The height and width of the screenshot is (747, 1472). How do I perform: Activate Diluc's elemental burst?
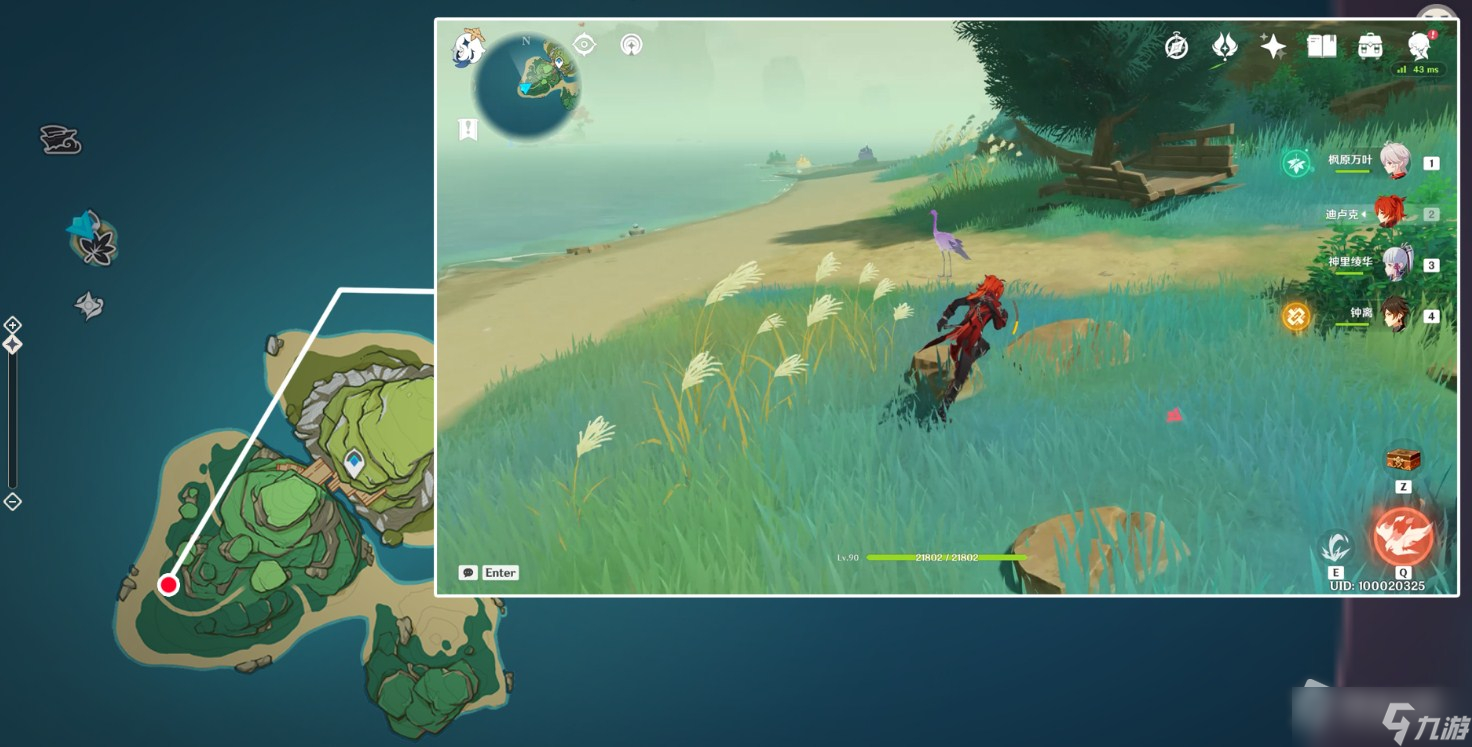click(x=1403, y=536)
